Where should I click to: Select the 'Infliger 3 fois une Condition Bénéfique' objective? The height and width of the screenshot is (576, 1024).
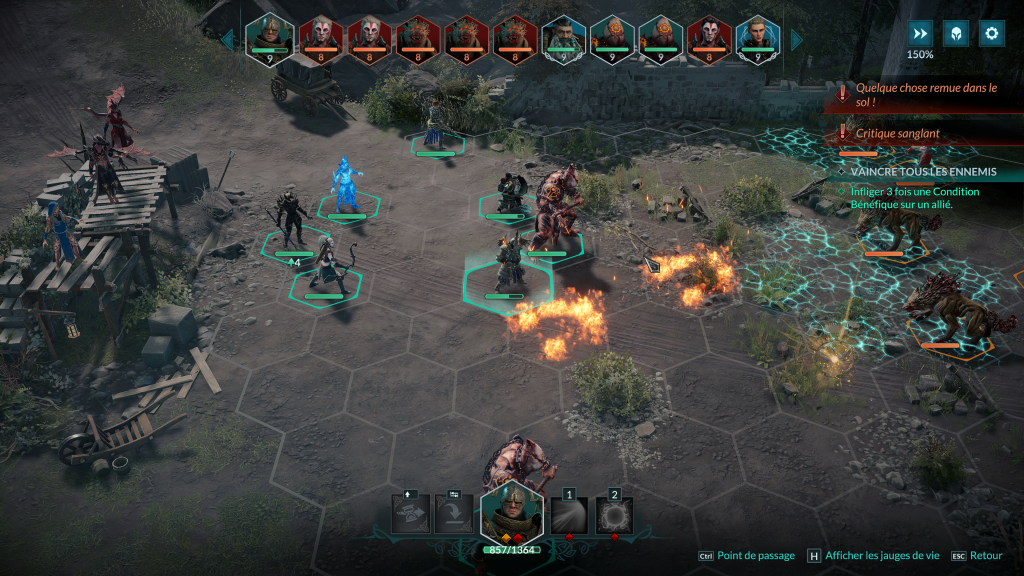915,197
